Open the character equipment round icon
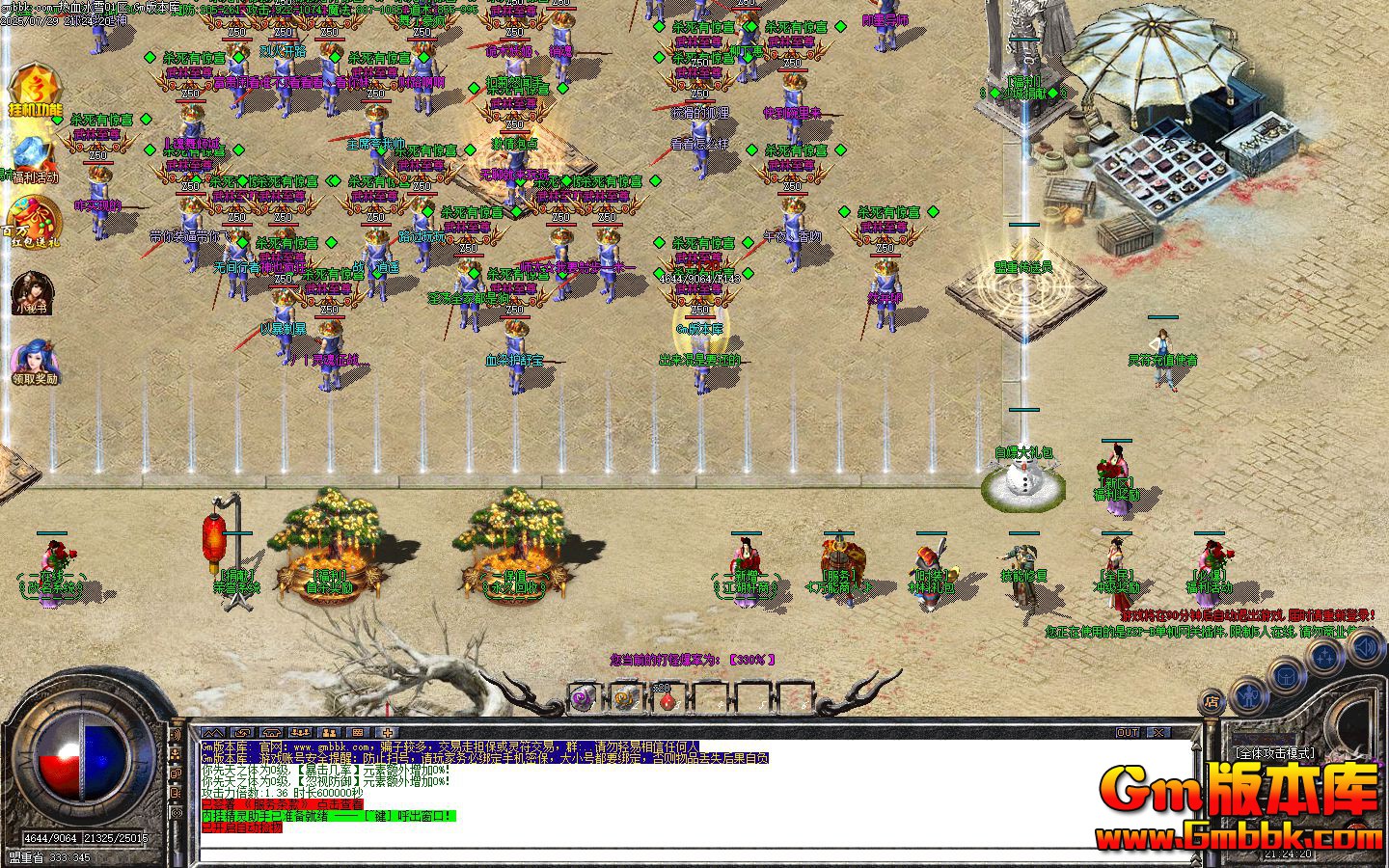This screenshot has height=868, width=1389. (x=1247, y=695)
